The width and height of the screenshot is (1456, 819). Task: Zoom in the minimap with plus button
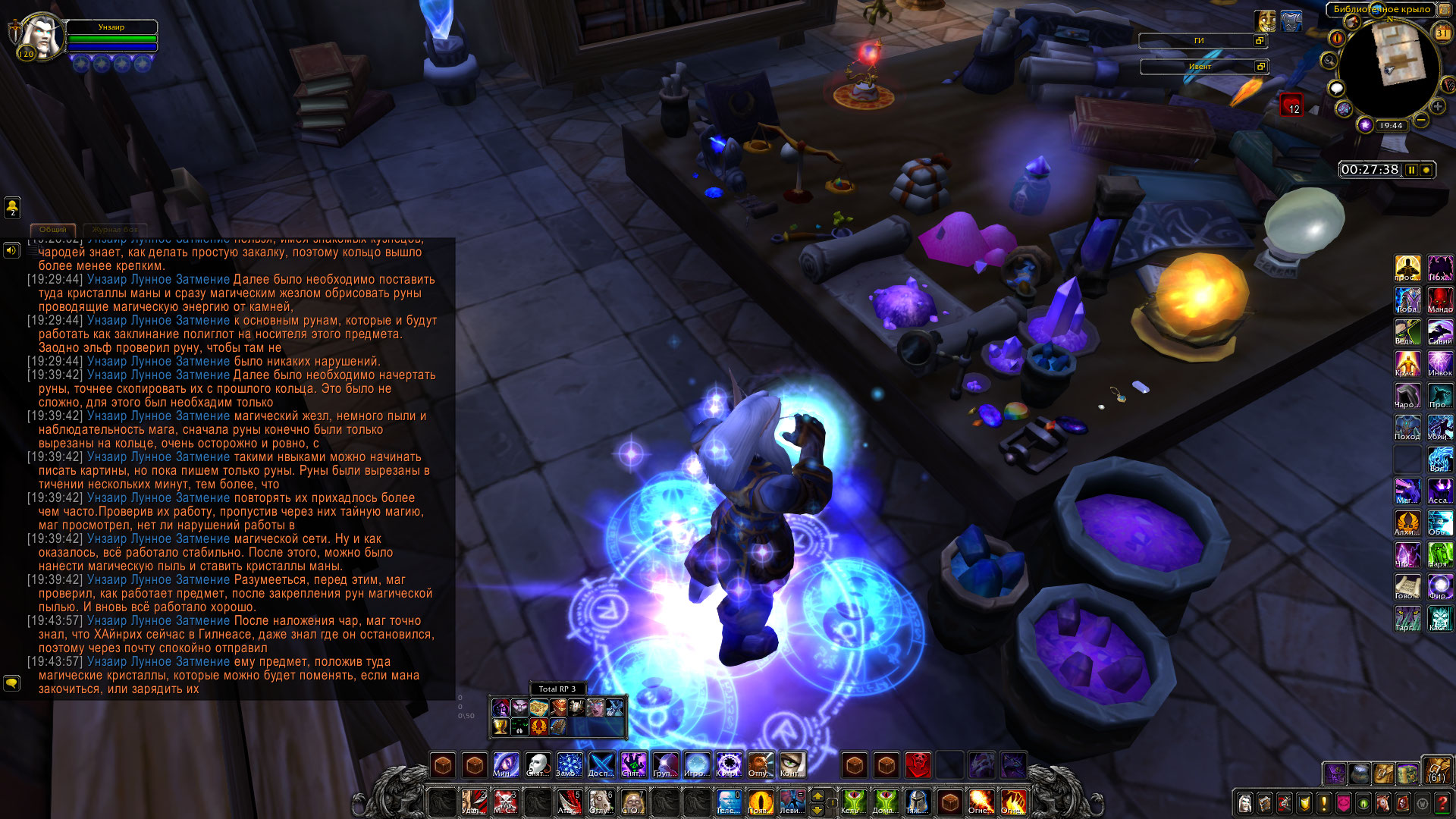1437,106
